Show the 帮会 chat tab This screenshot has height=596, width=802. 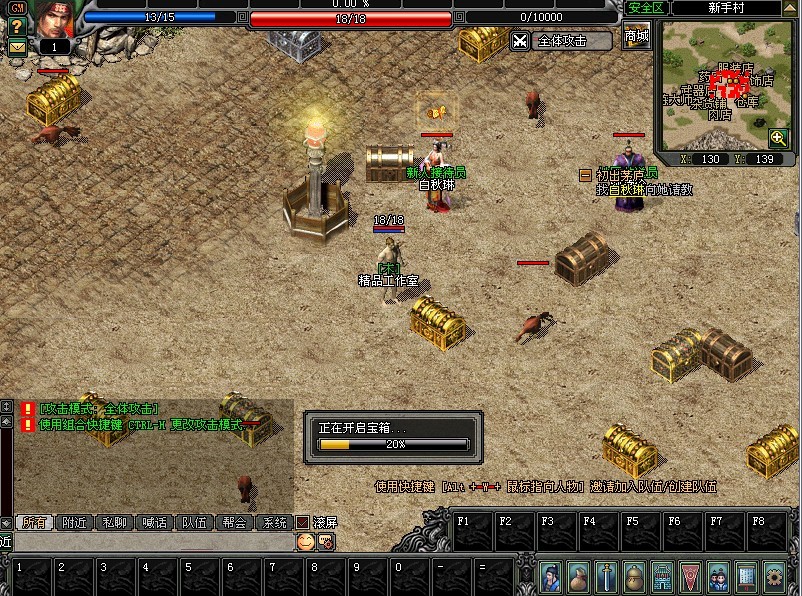234,522
